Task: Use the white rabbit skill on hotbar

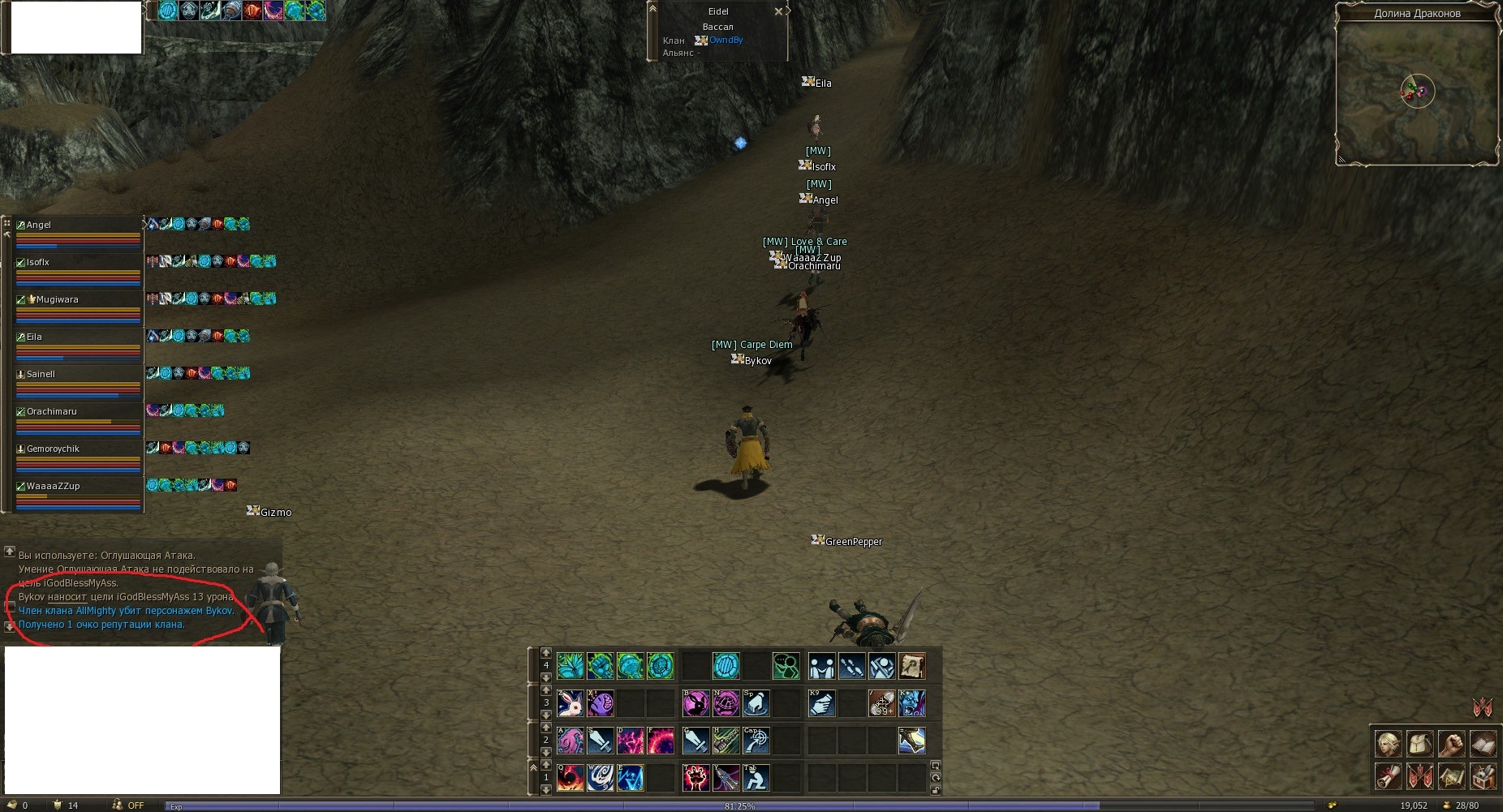Action: coord(571,703)
